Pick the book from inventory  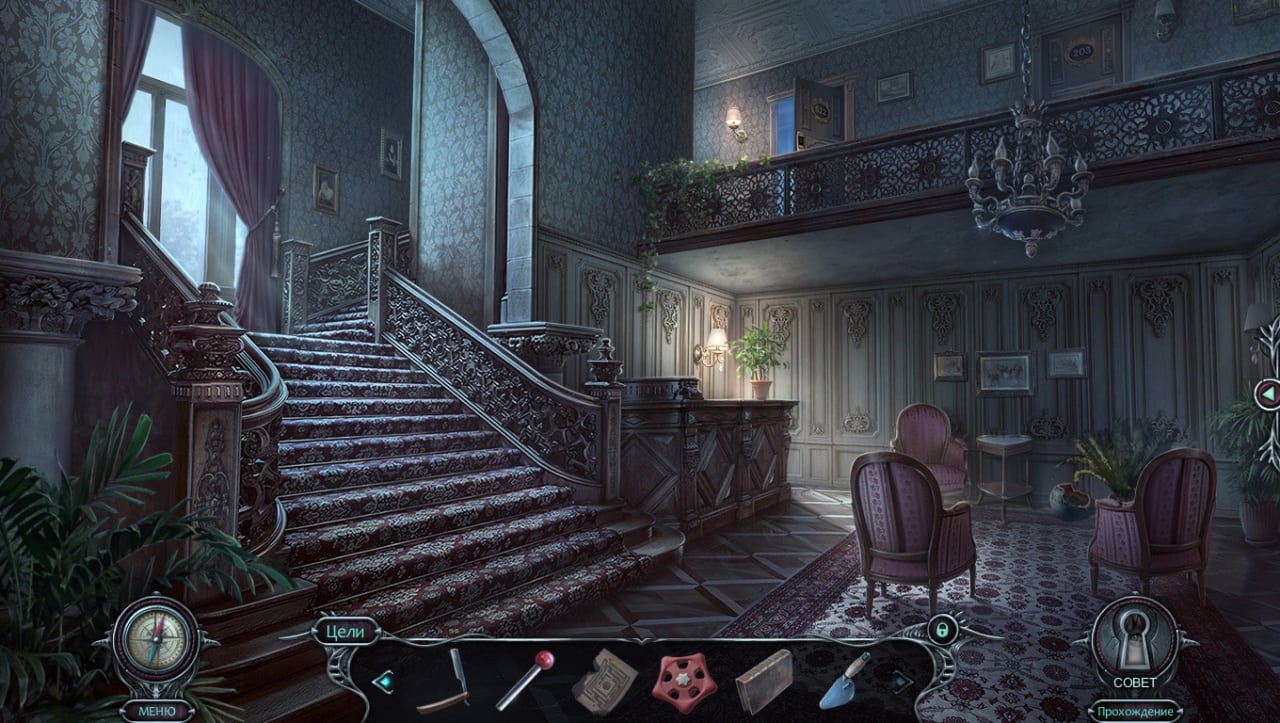click(764, 681)
